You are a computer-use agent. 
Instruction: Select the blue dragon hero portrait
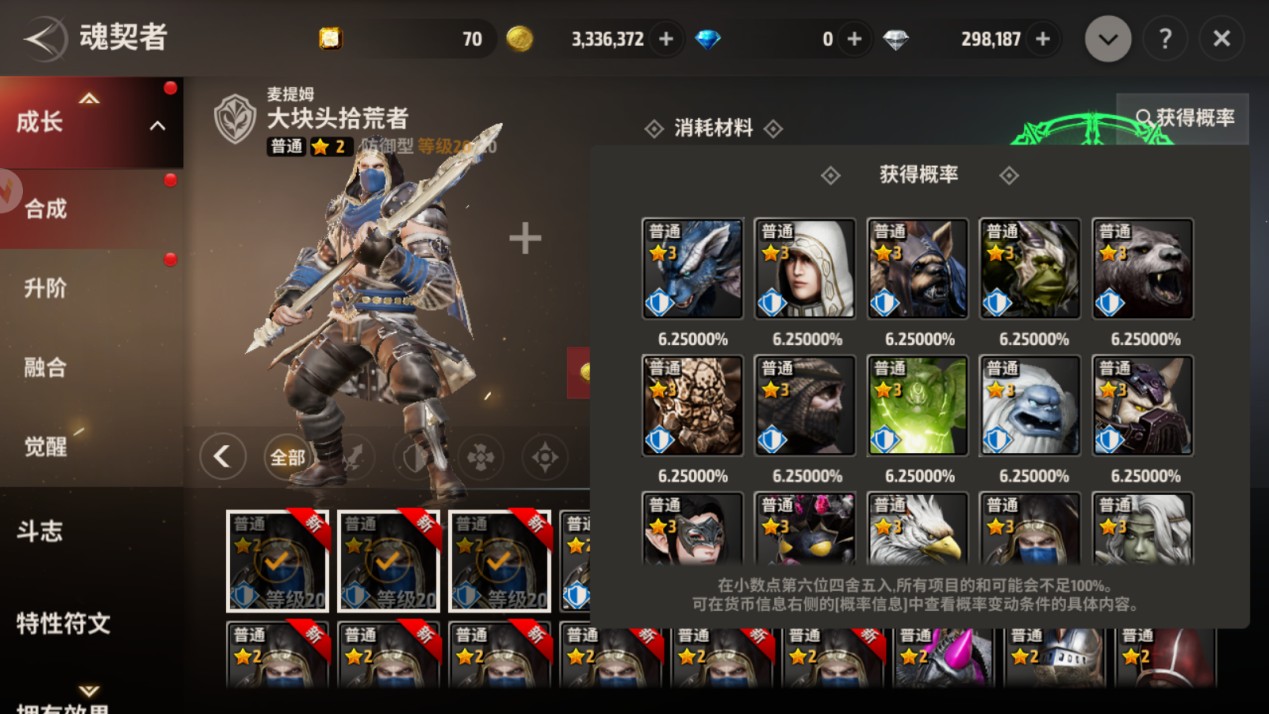point(692,268)
